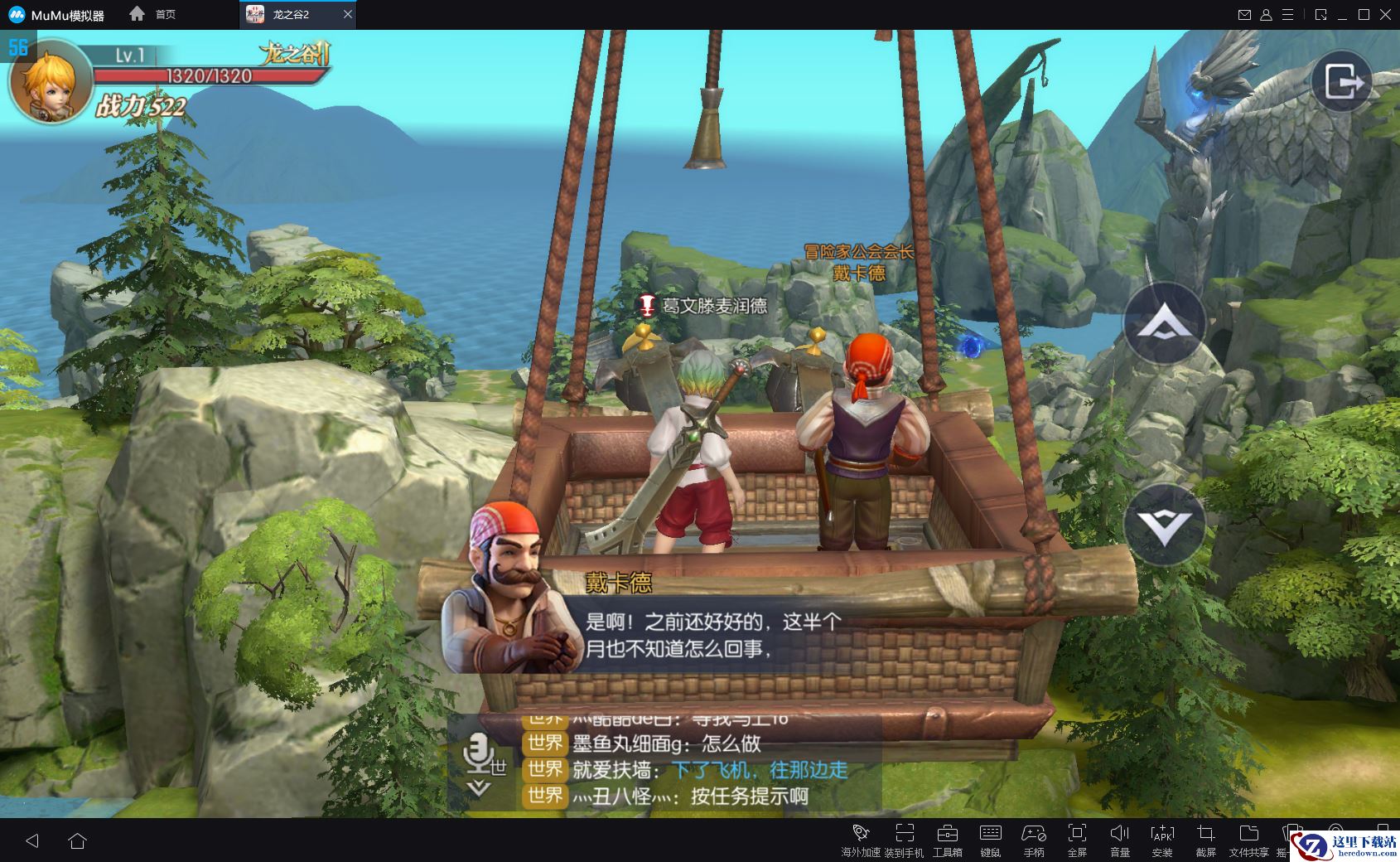Viewport: 1400px width, 862px height.
Task: Take a screenshot with 截屏 tool
Action: pos(1205,839)
